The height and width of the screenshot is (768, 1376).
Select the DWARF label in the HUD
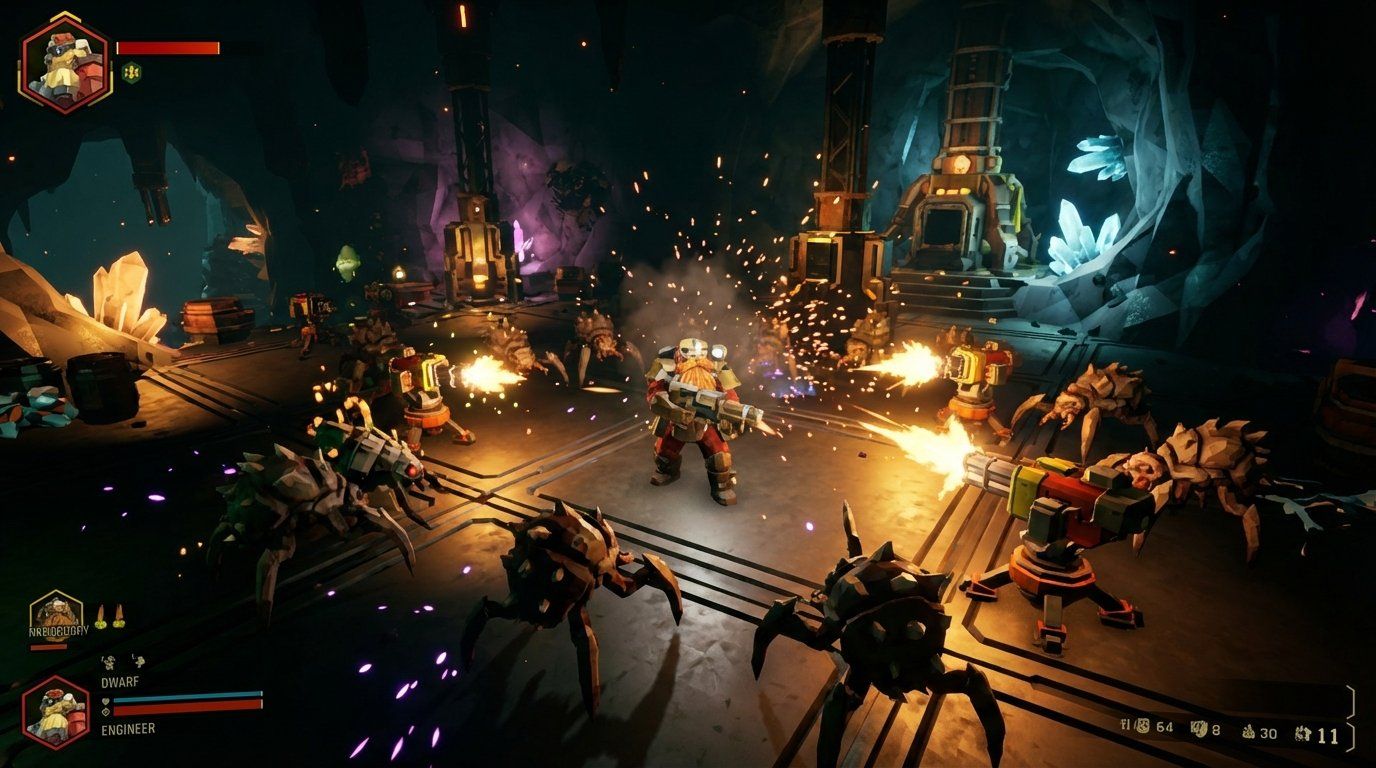point(120,682)
